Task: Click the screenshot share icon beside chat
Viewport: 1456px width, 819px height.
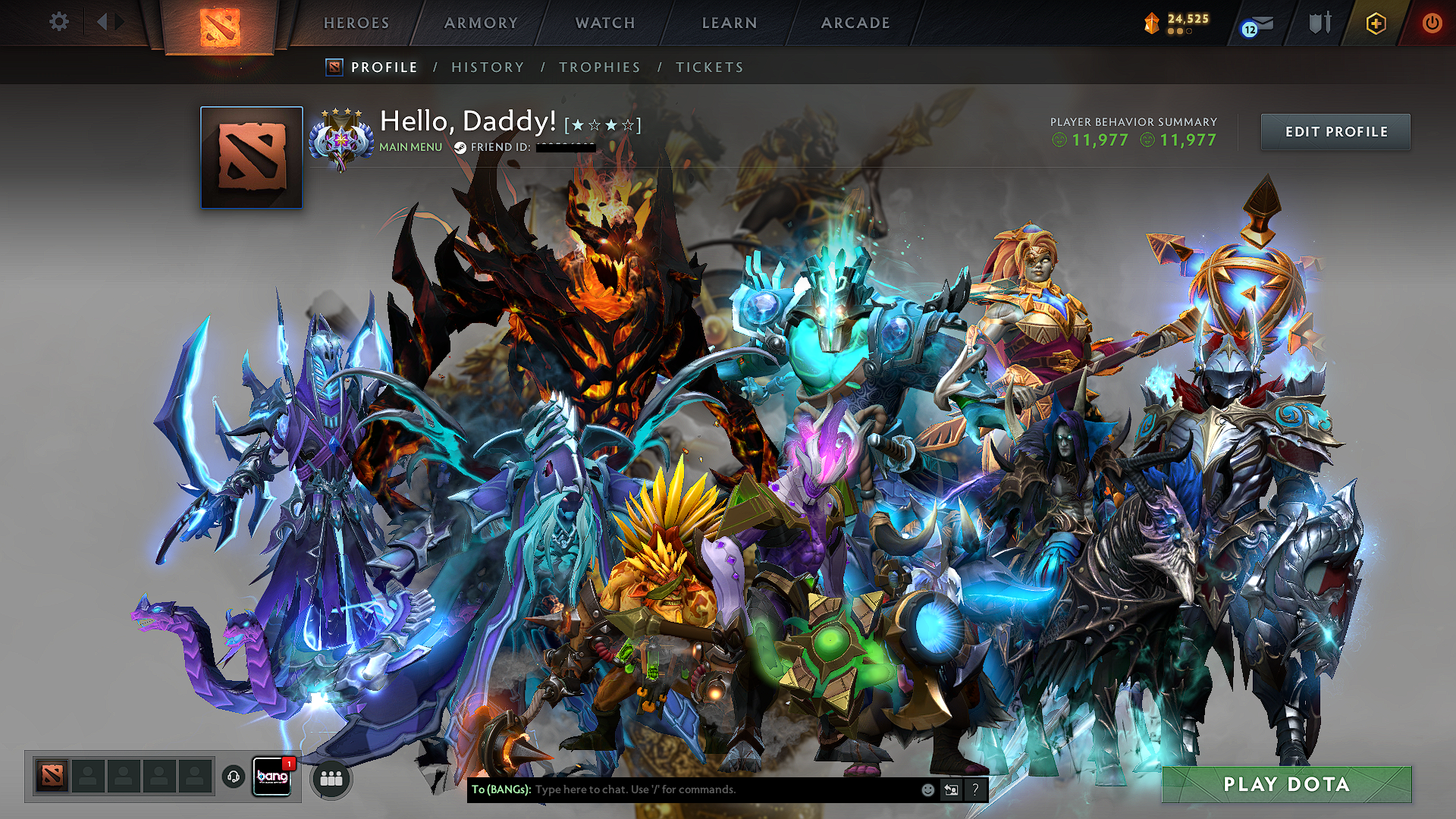Action: click(950, 789)
